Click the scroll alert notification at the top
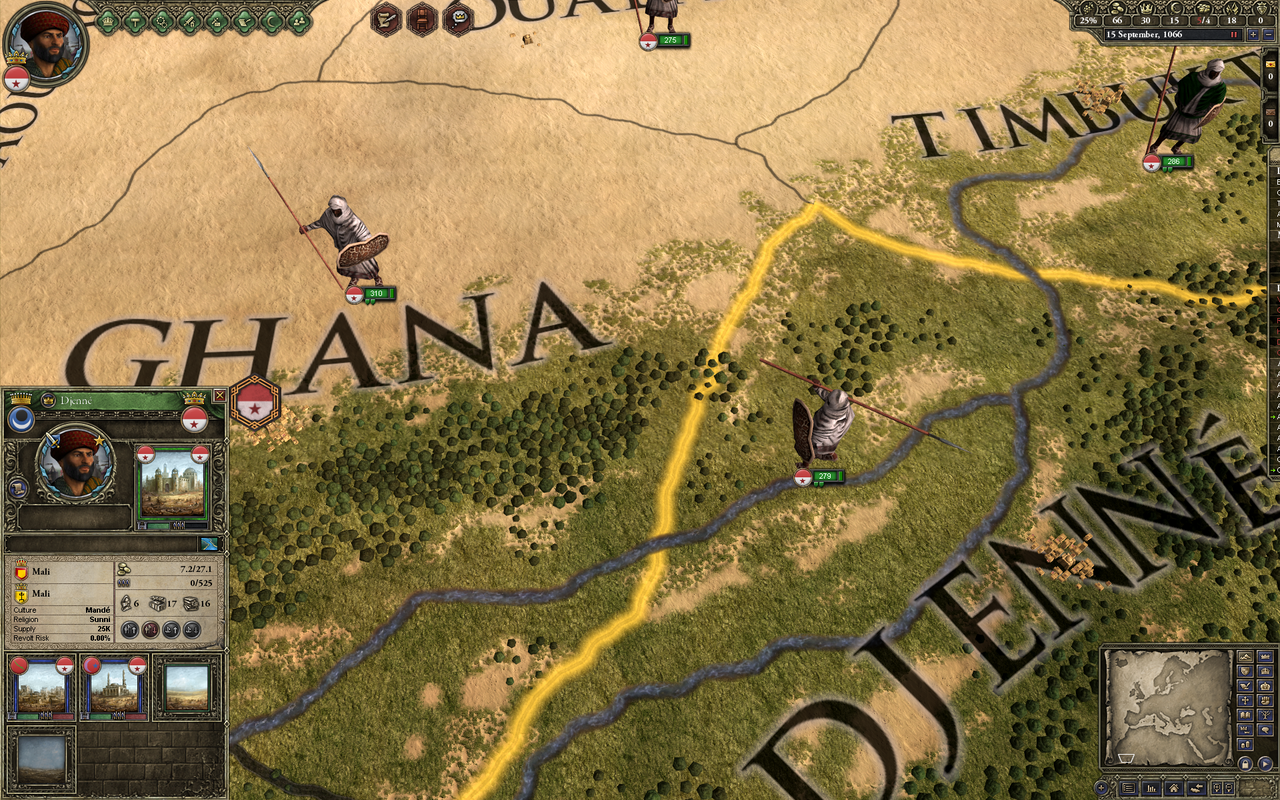This screenshot has width=1280, height=800. coord(383,18)
